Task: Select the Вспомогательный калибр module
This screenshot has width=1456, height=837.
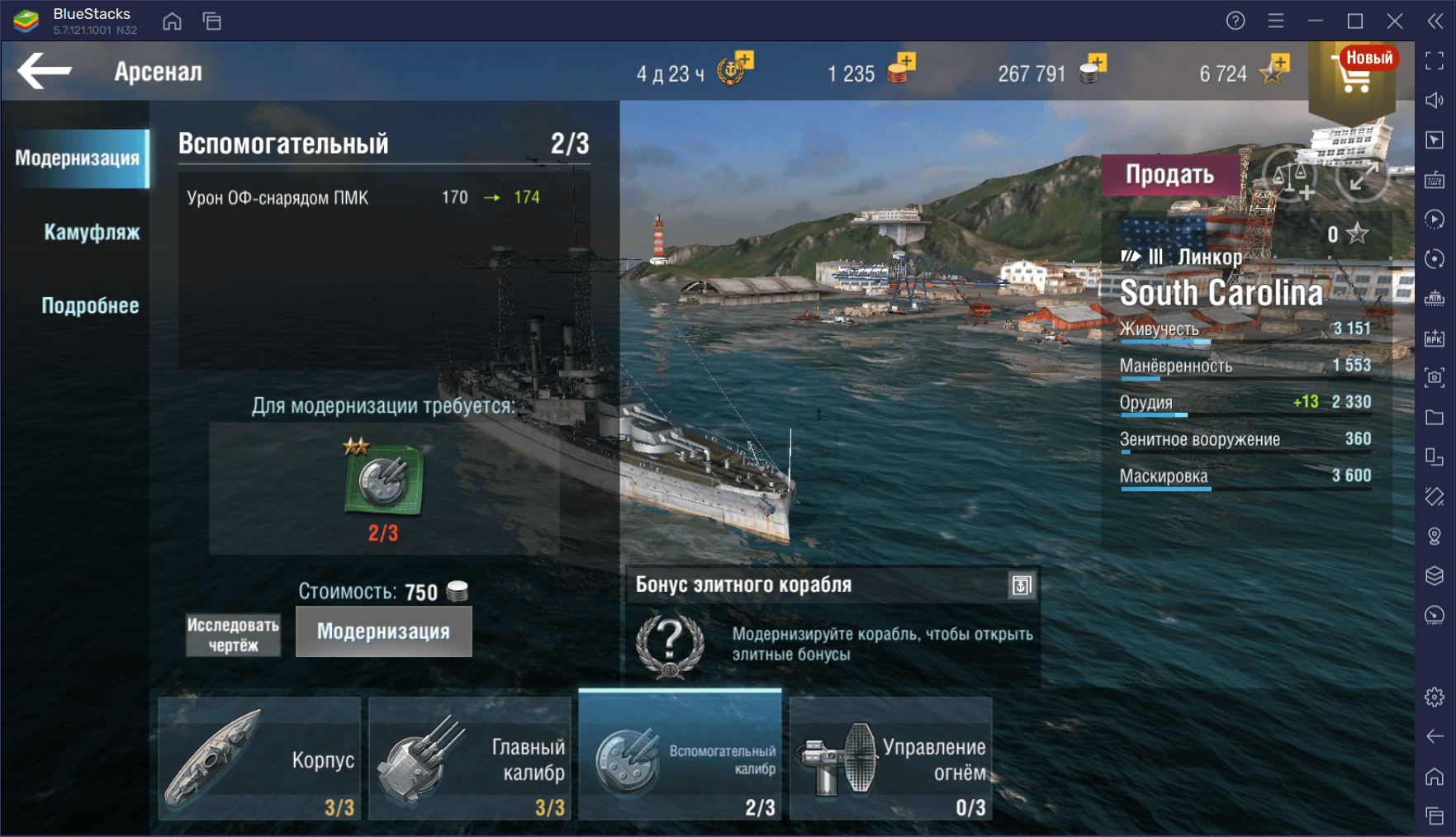Action: 680,759
